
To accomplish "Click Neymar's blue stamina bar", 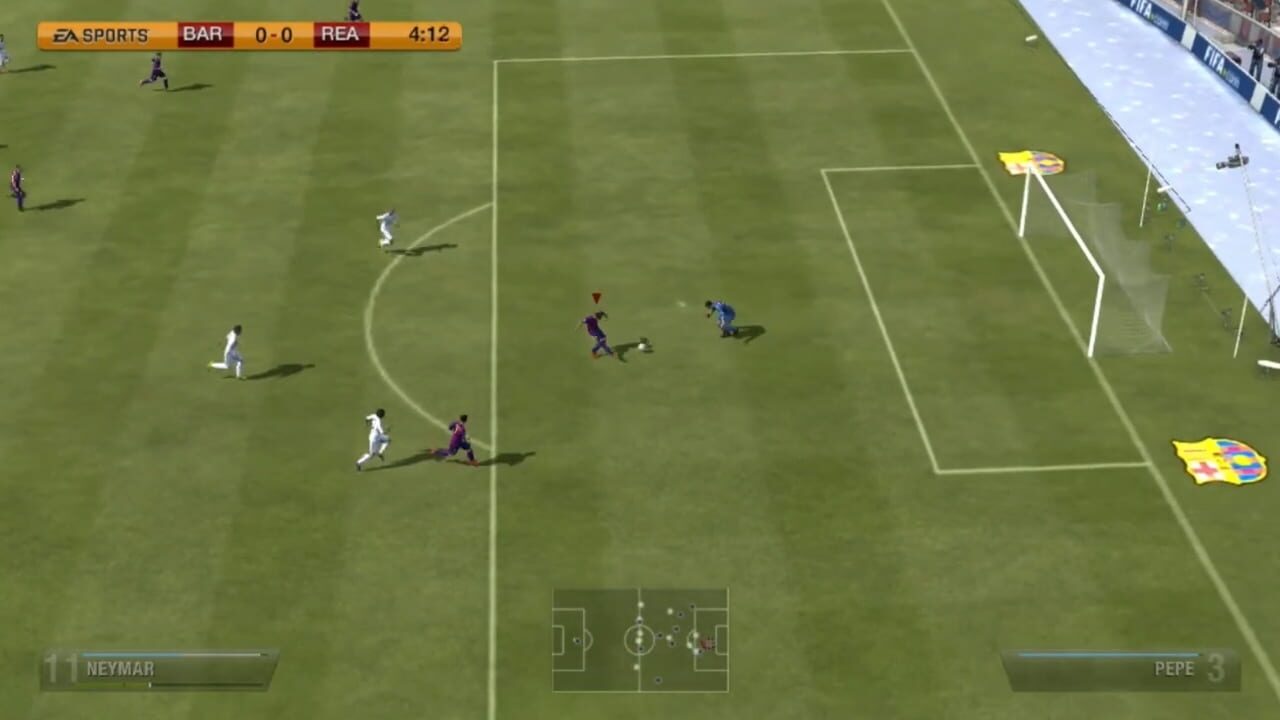I will (130, 652).
